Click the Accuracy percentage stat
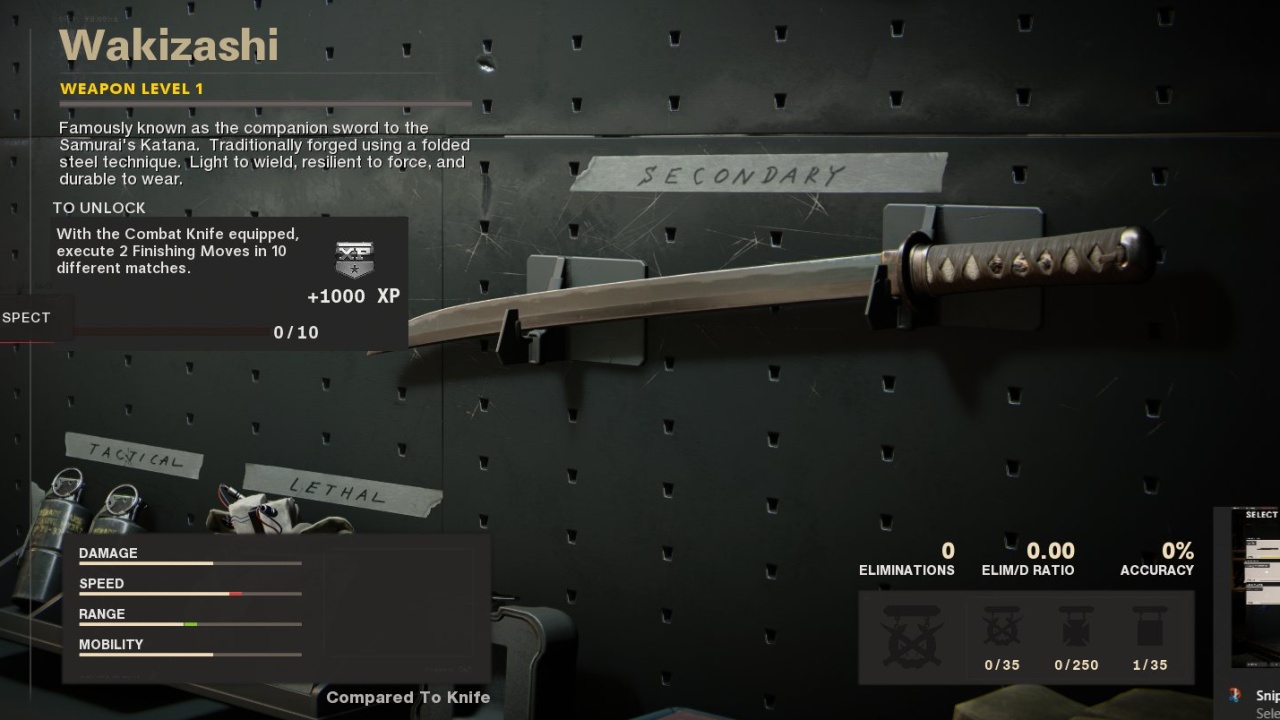 click(x=1157, y=558)
